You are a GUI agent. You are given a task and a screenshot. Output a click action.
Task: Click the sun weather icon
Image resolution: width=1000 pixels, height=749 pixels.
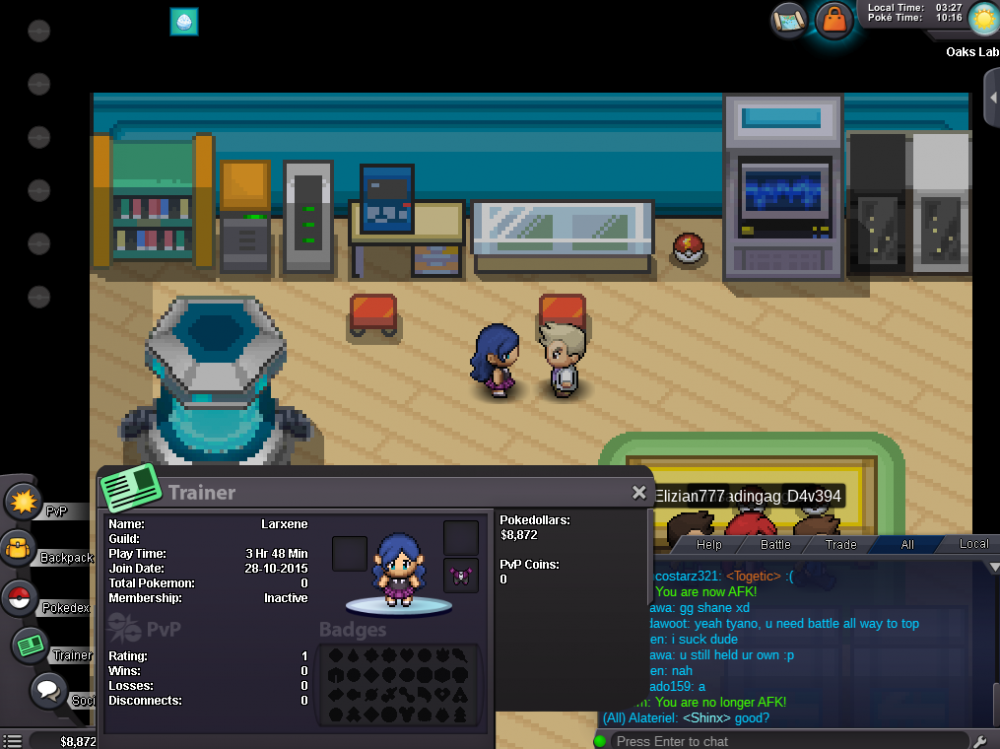coord(983,18)
